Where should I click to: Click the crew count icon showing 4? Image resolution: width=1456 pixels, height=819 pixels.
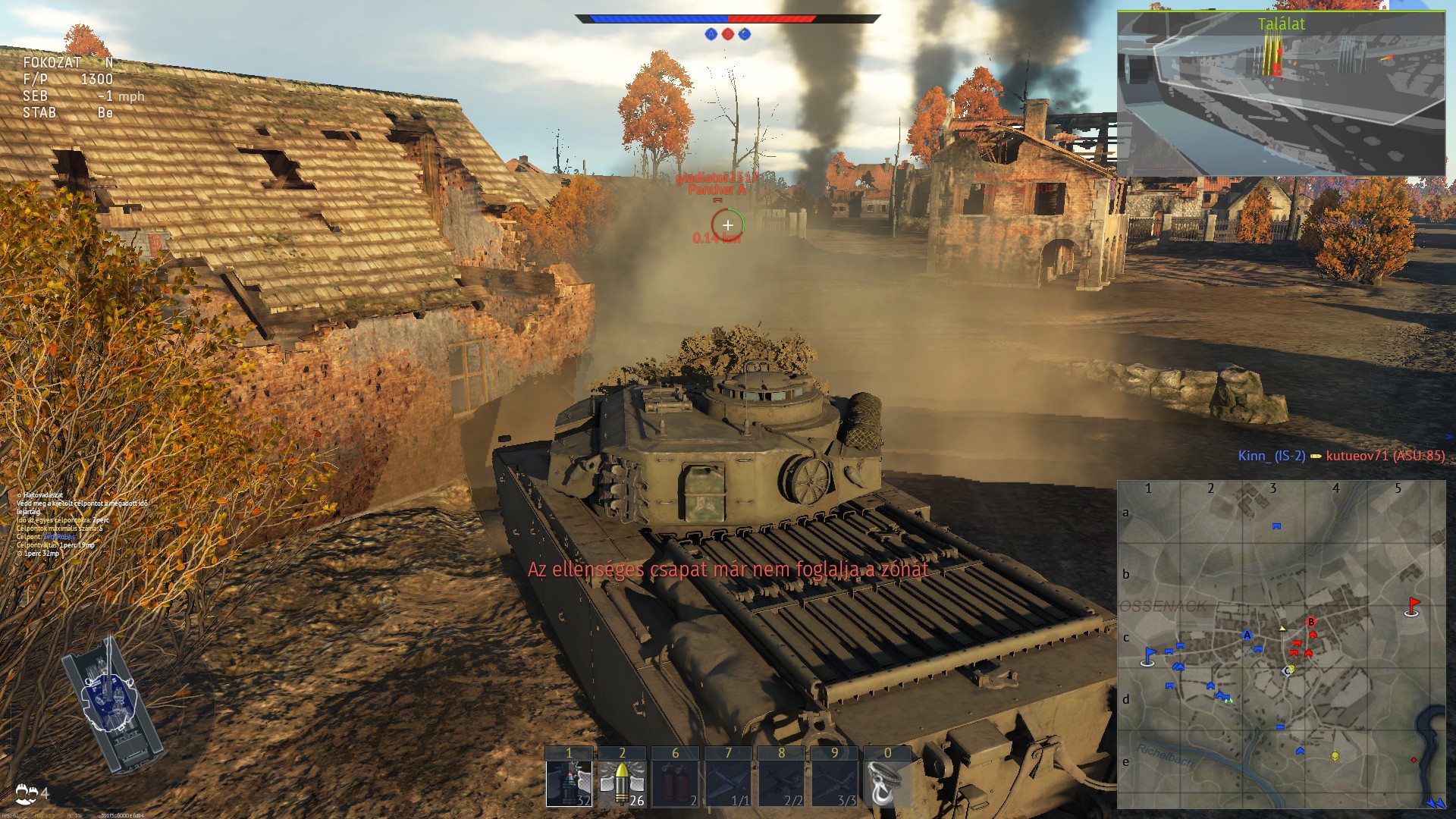(32, 794)
